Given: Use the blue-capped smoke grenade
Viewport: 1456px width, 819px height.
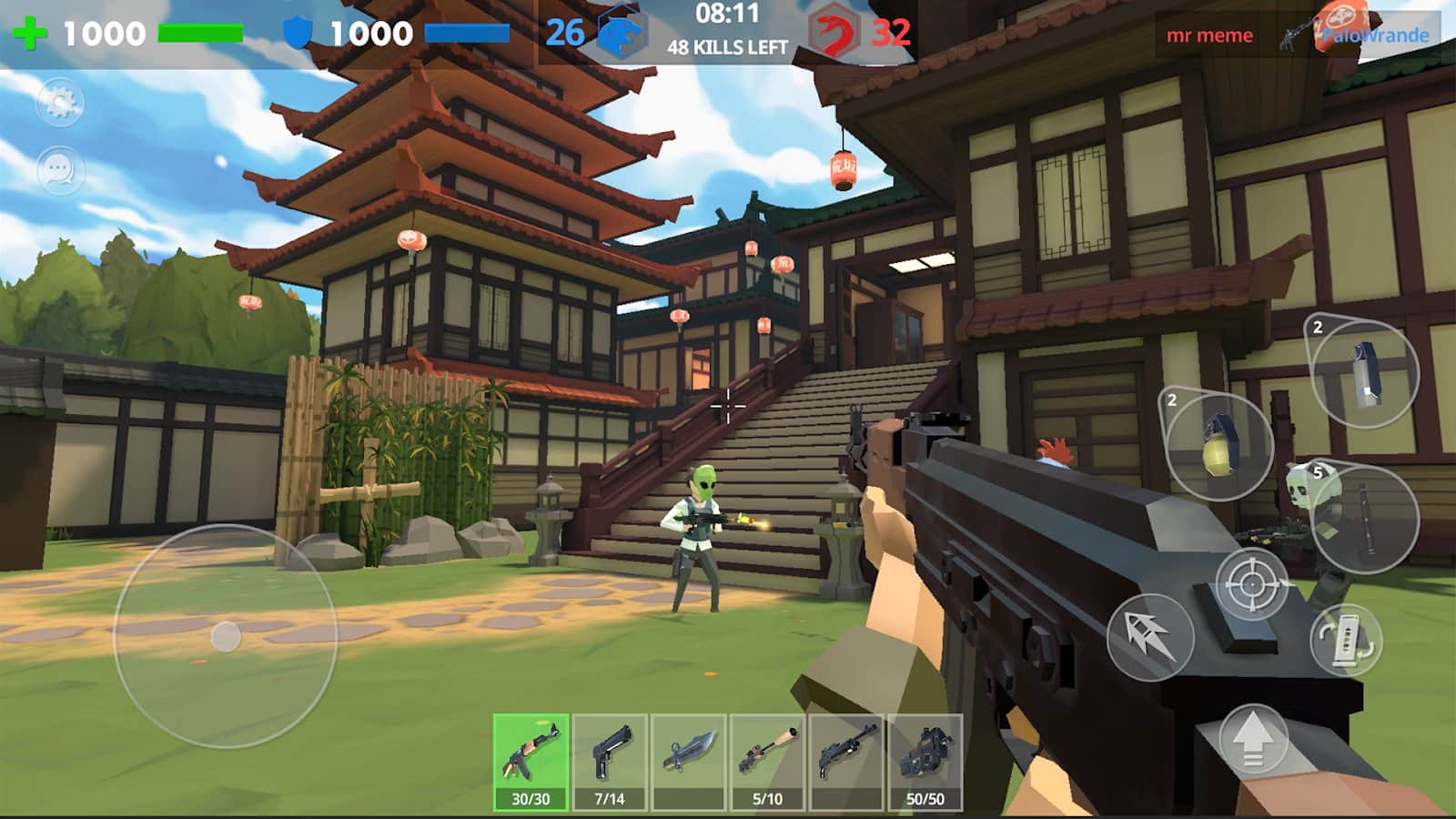Looking at the screenshot, I should pyautogui.click(x=1365, y=373).
